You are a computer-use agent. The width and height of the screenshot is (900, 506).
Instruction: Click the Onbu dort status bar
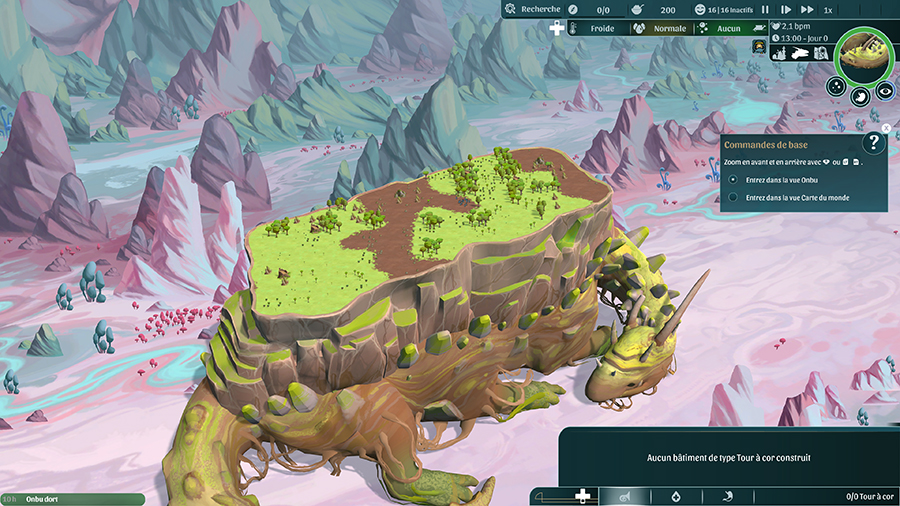tap(72, 498)
